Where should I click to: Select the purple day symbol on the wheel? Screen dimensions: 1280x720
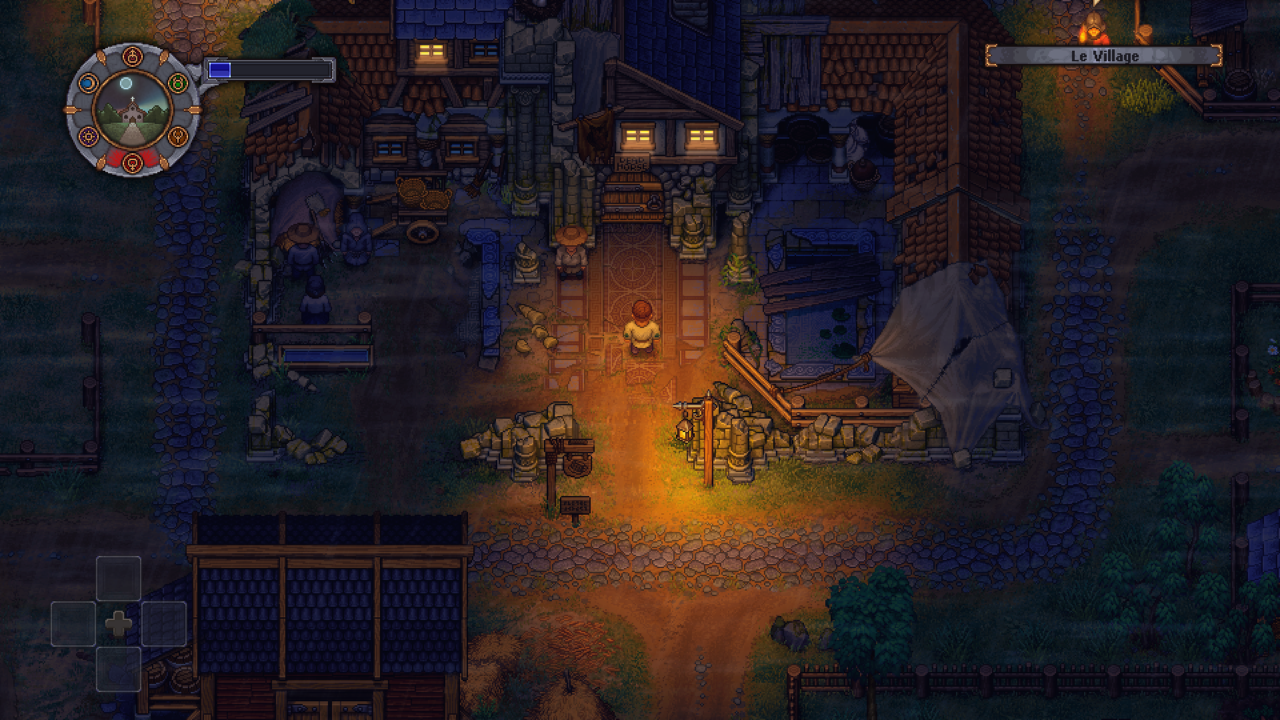click(x=89, y=135)
